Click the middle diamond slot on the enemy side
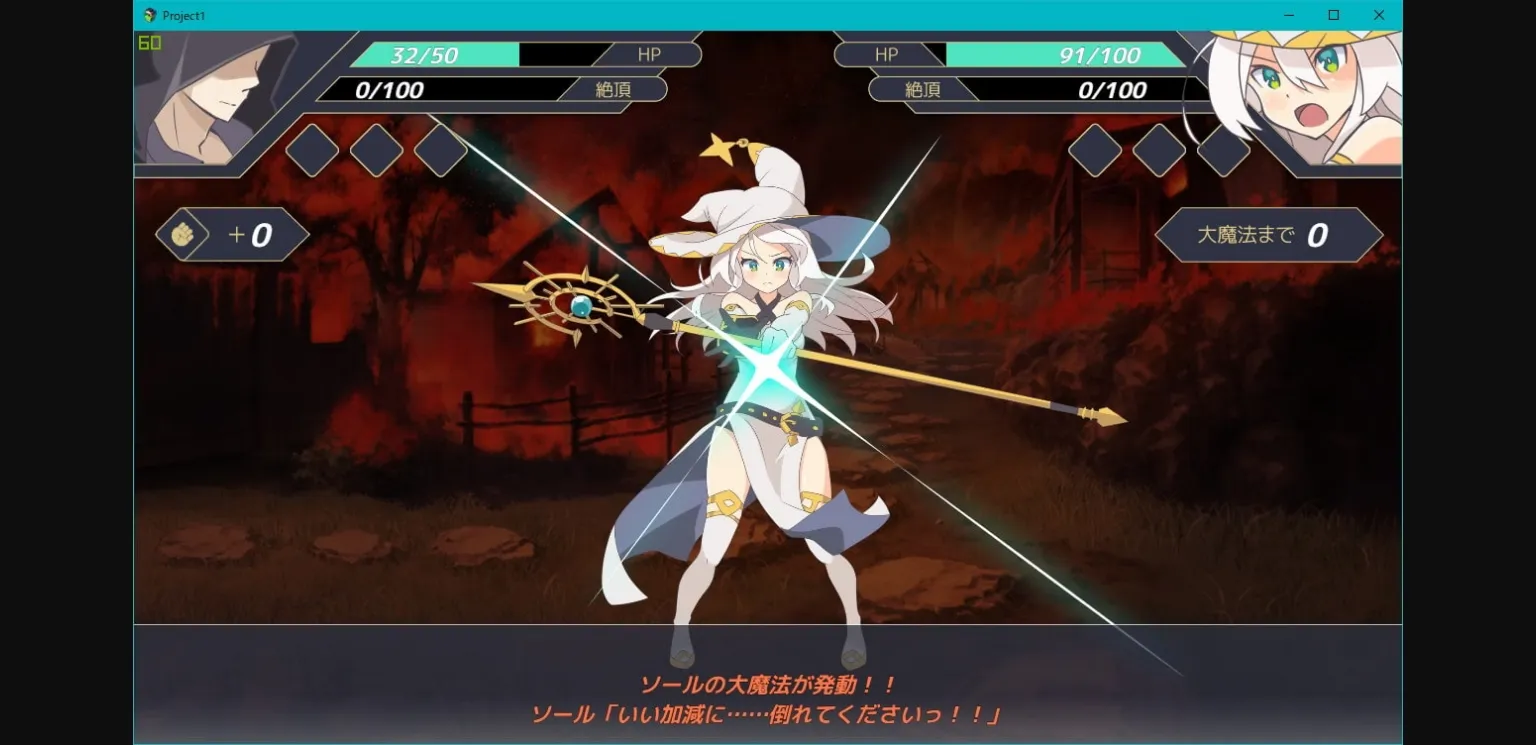 (377, 151)
